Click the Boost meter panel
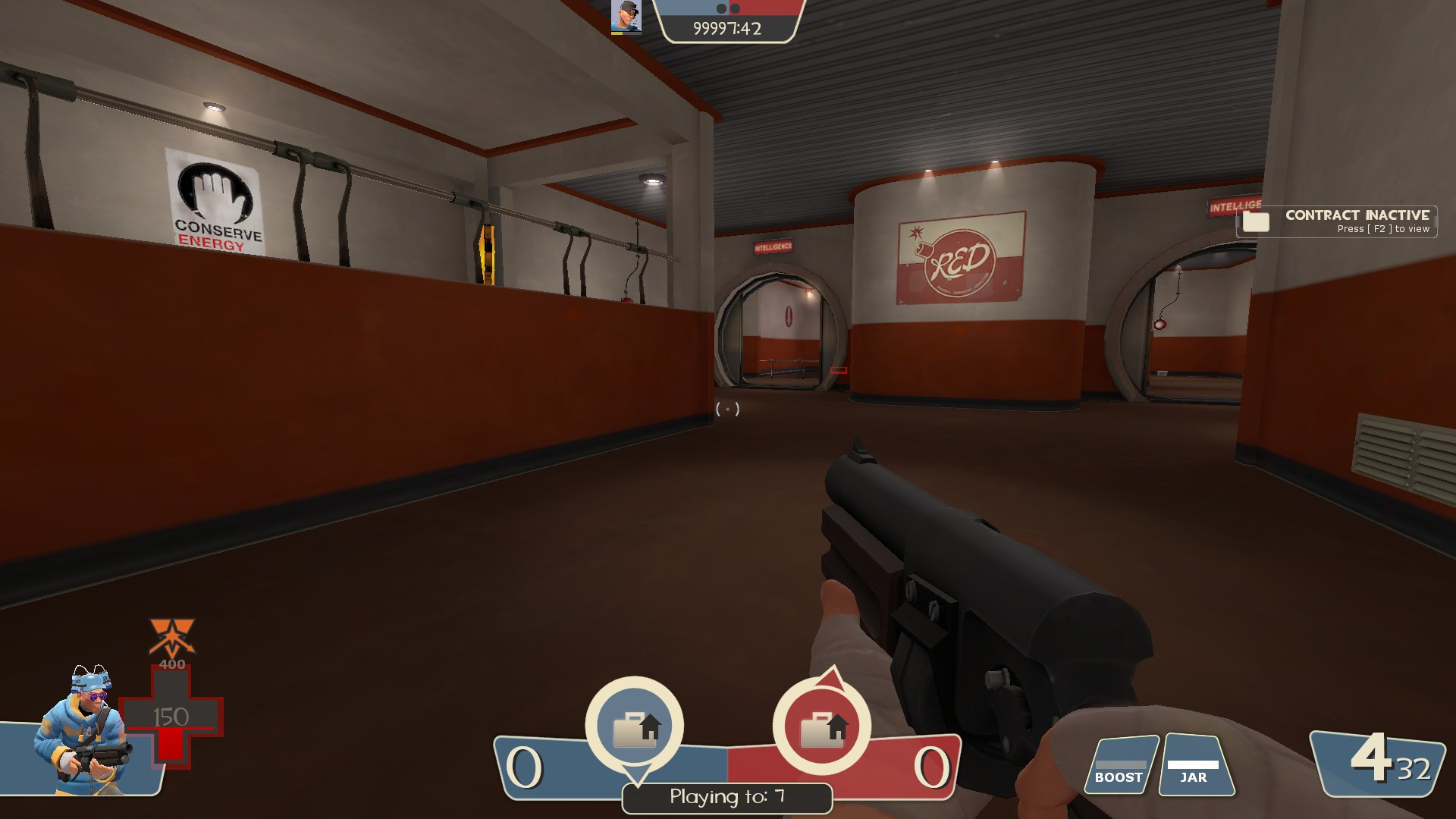 tap(1119, 766)
